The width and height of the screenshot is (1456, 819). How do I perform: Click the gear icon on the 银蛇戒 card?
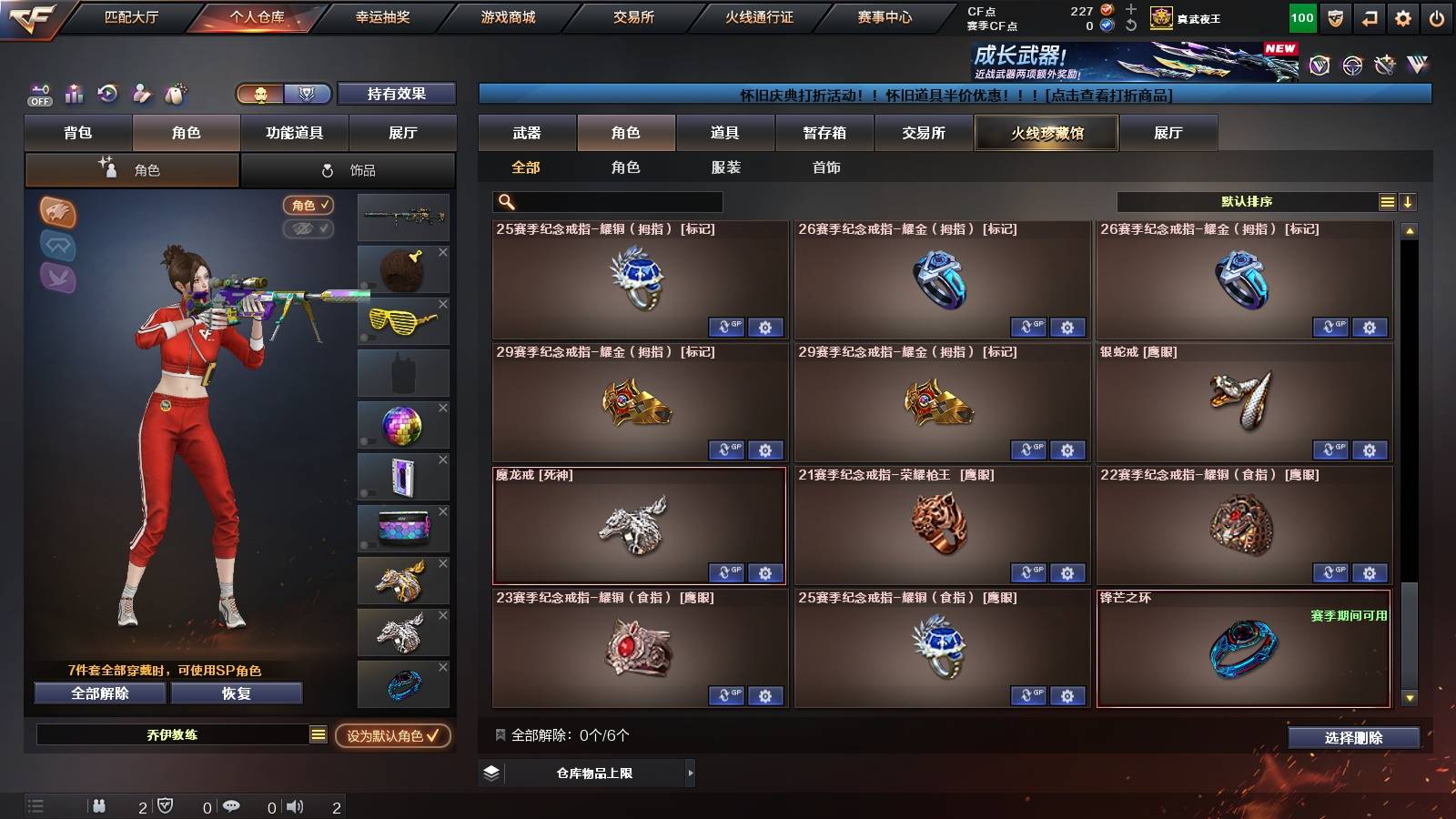1369,450
